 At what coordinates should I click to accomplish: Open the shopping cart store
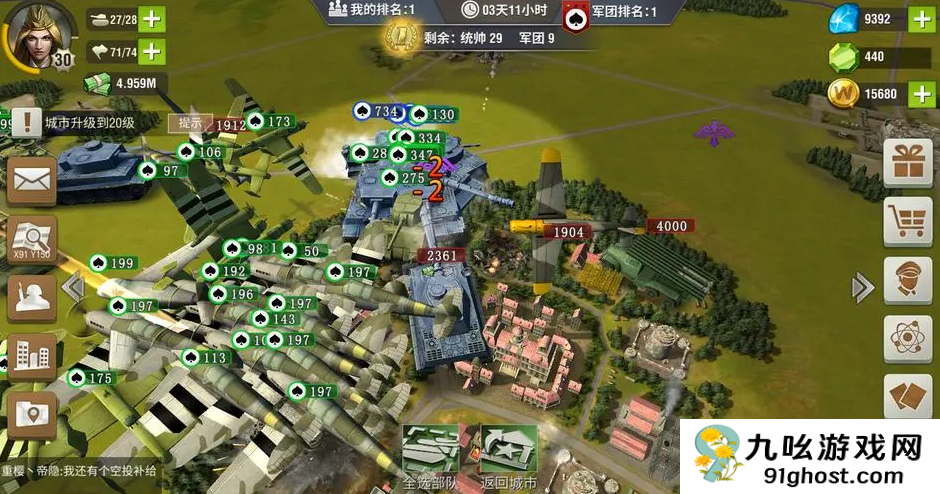pos(908,221)
